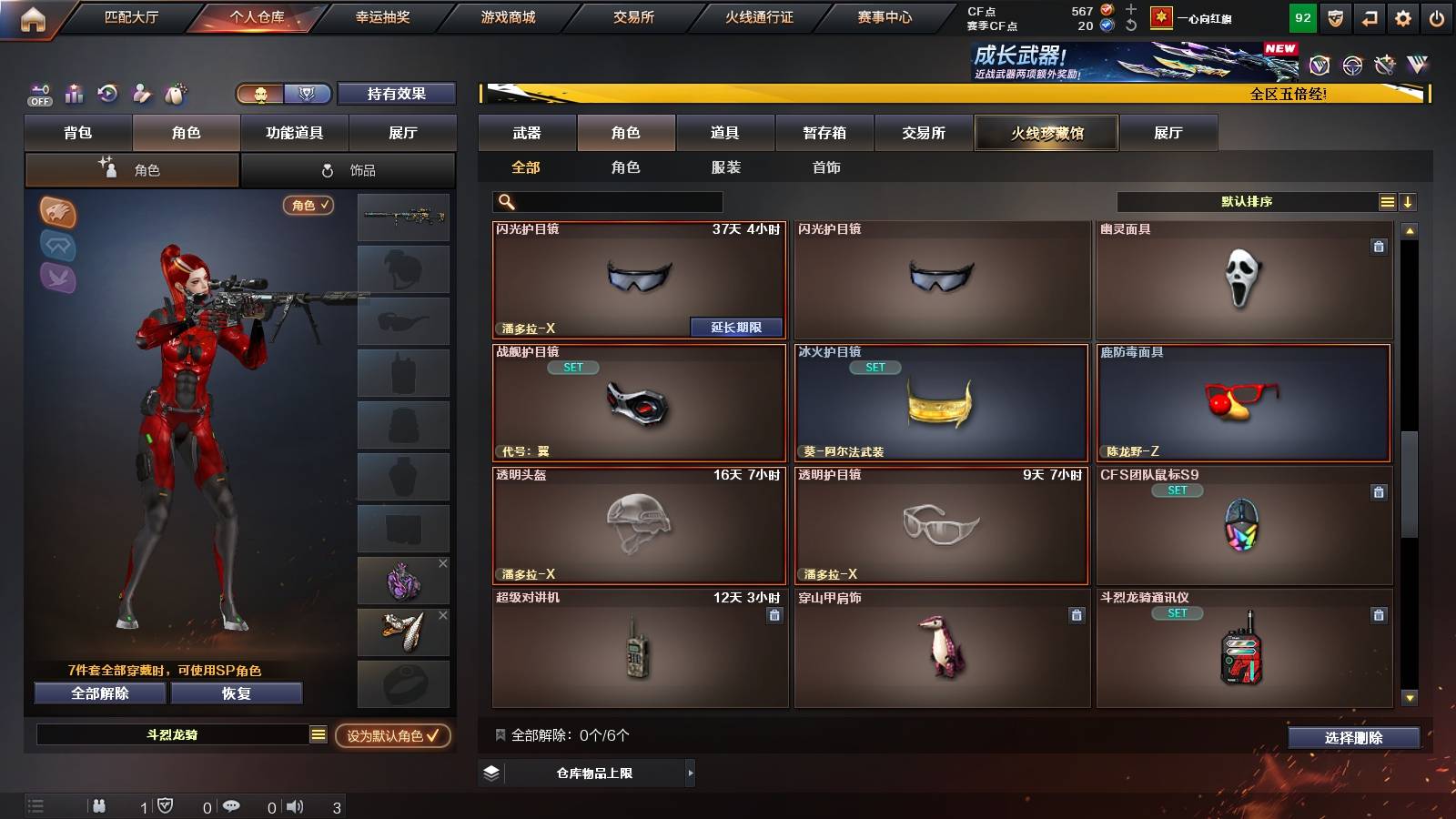Click the speaker icon in bottom status bar
1456x819 pixels.
(294, 805)
